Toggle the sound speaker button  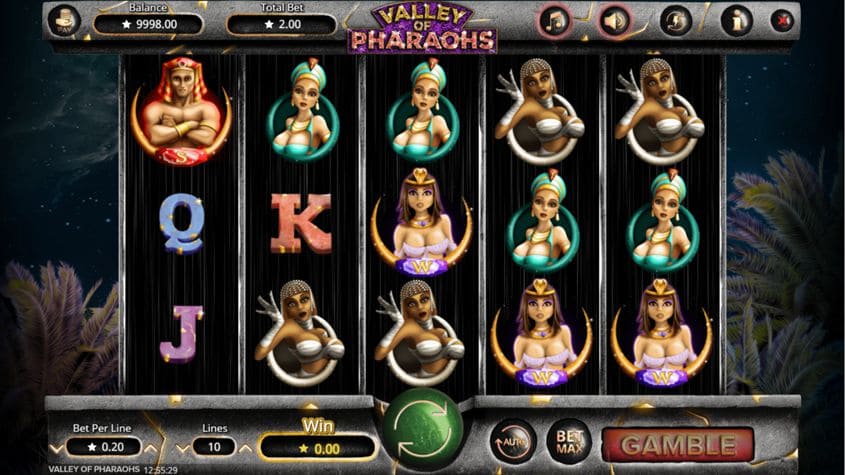tap(615, 21)
